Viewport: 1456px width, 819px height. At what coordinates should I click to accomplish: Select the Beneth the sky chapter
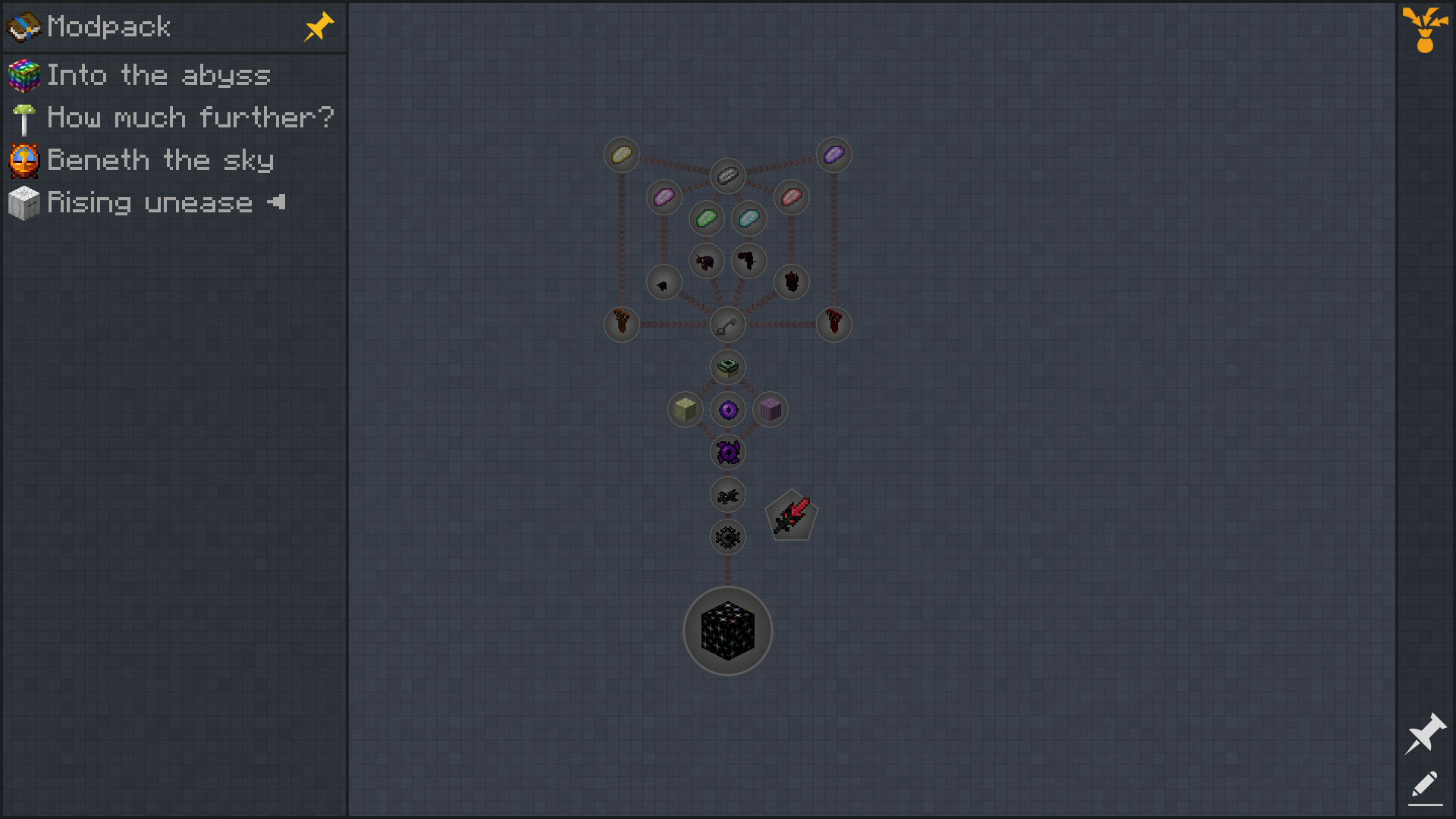coord(159,160)
